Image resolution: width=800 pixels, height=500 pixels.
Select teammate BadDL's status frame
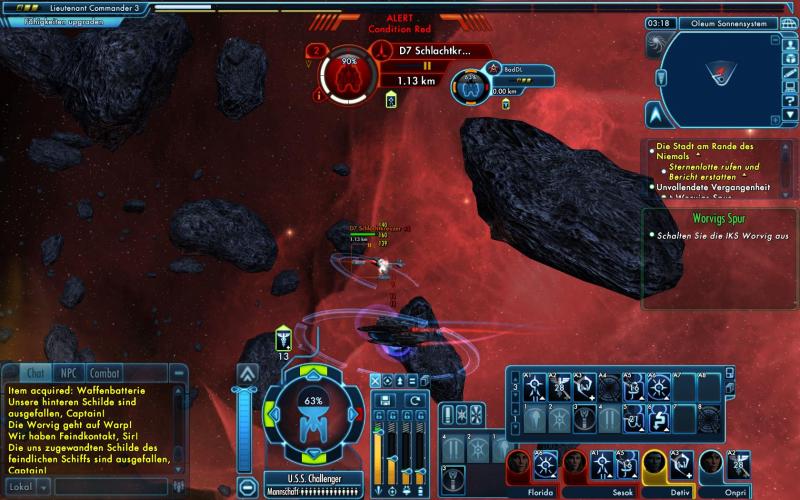[470, 88]
